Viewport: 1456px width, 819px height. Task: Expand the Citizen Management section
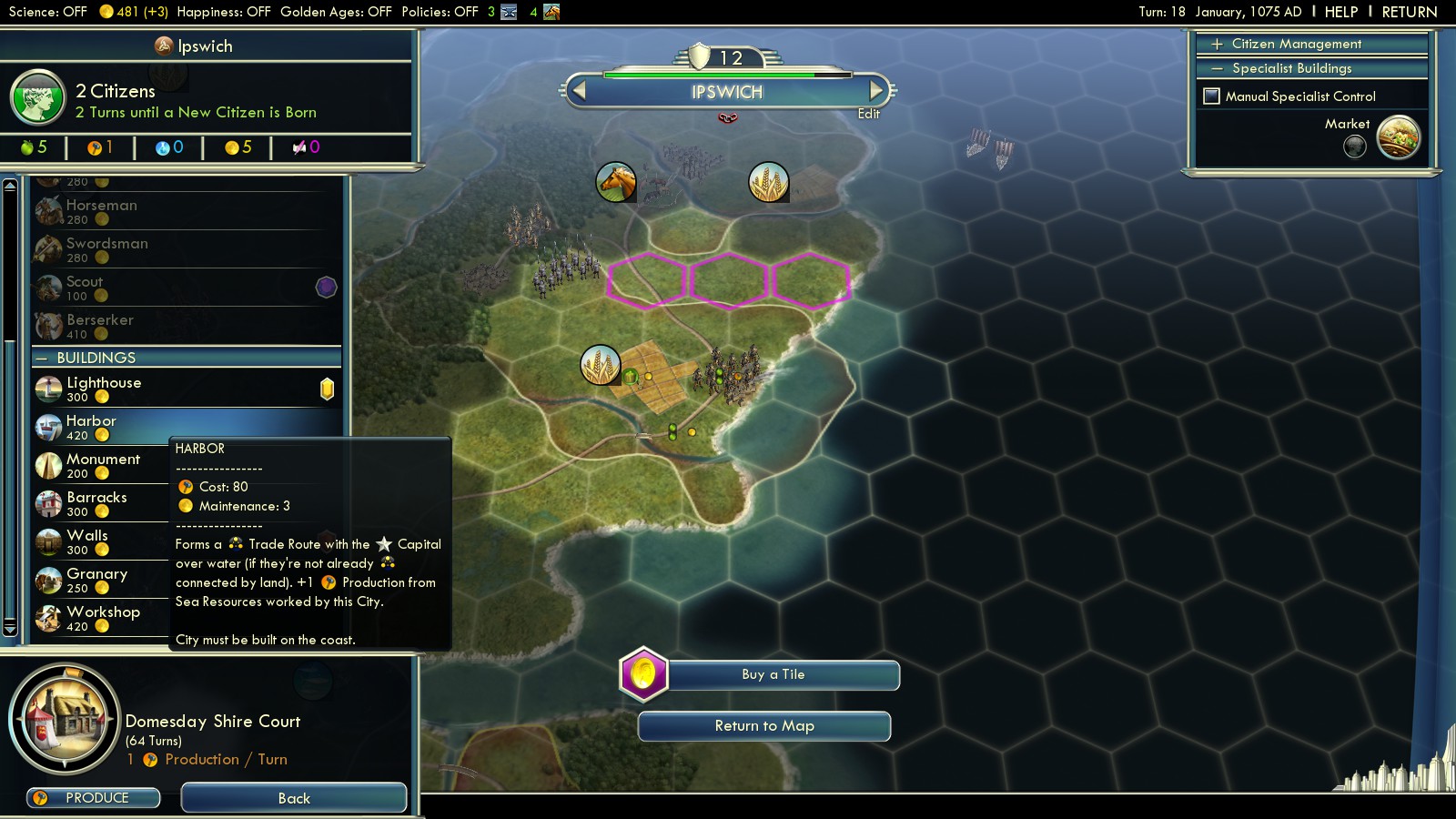1296,44
